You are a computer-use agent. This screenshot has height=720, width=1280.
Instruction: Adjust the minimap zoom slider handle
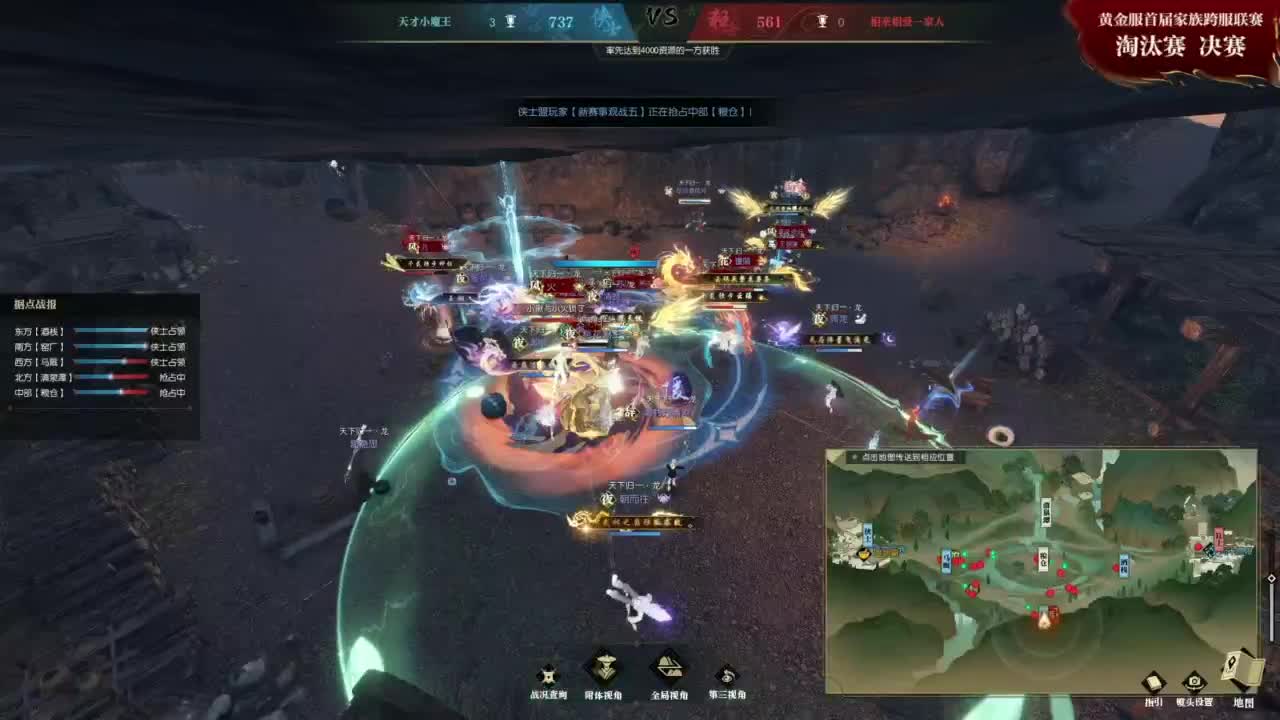point(1271,578)
